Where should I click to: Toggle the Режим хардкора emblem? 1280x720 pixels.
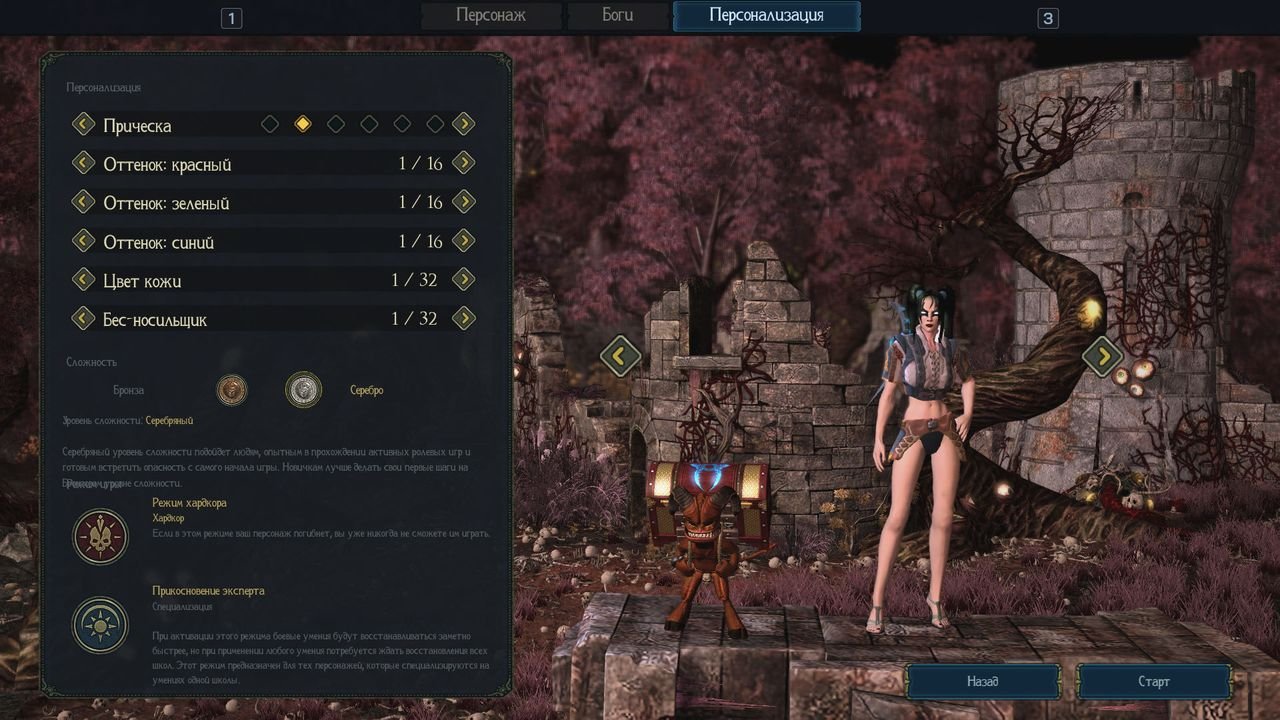tap(100, 537)
